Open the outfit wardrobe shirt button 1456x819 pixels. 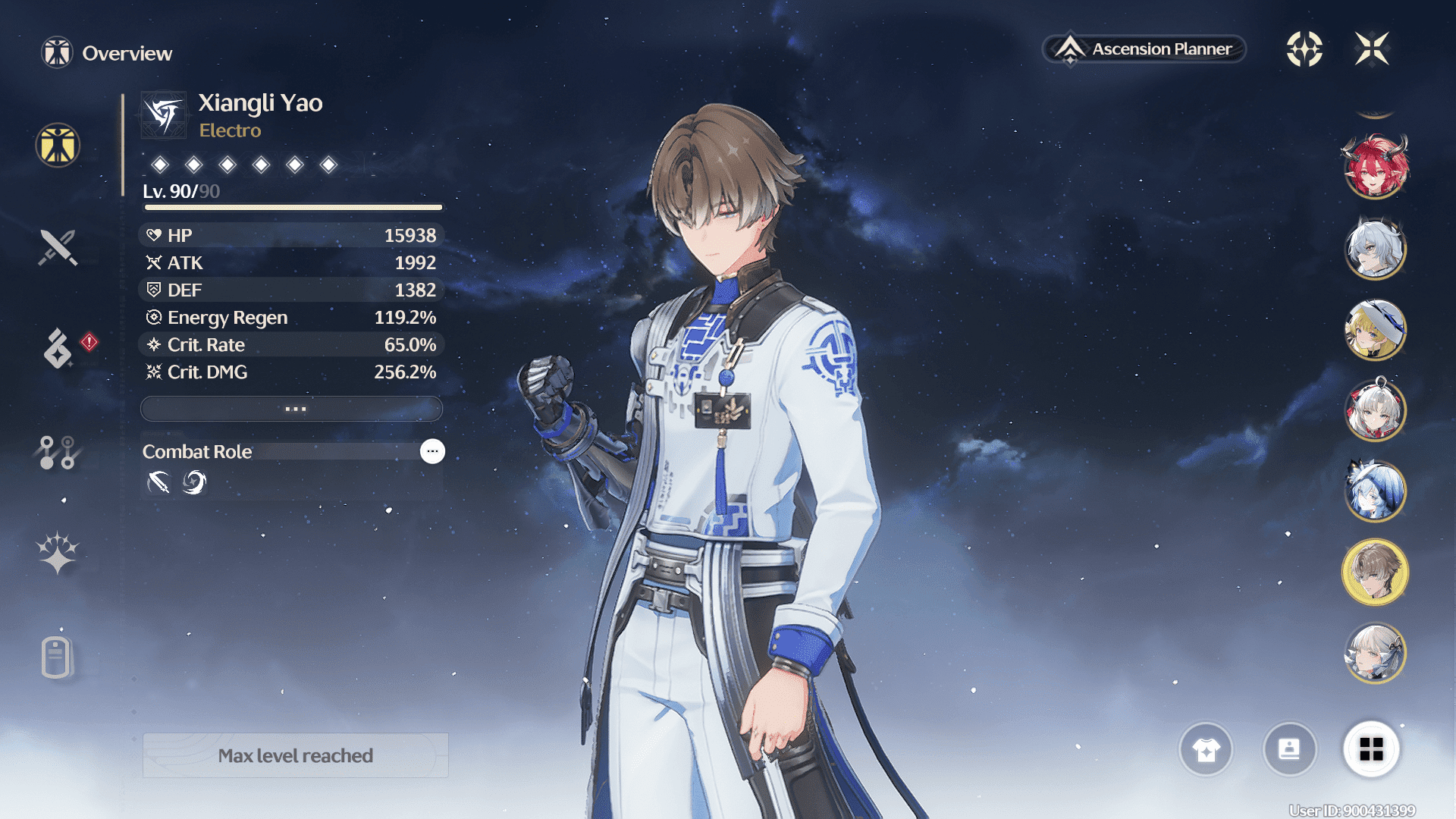tap(1206, 750)
